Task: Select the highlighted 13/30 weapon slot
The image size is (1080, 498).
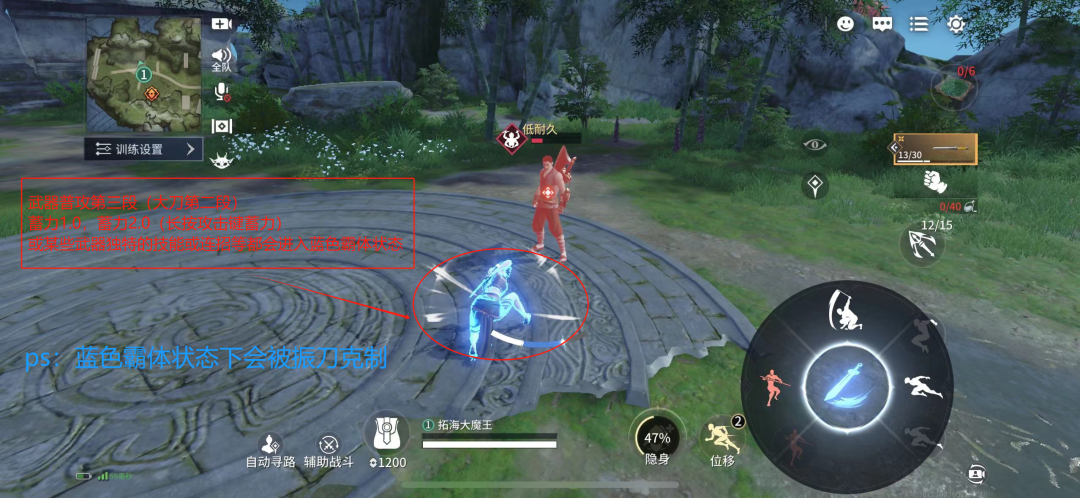Action: point(935,149)
